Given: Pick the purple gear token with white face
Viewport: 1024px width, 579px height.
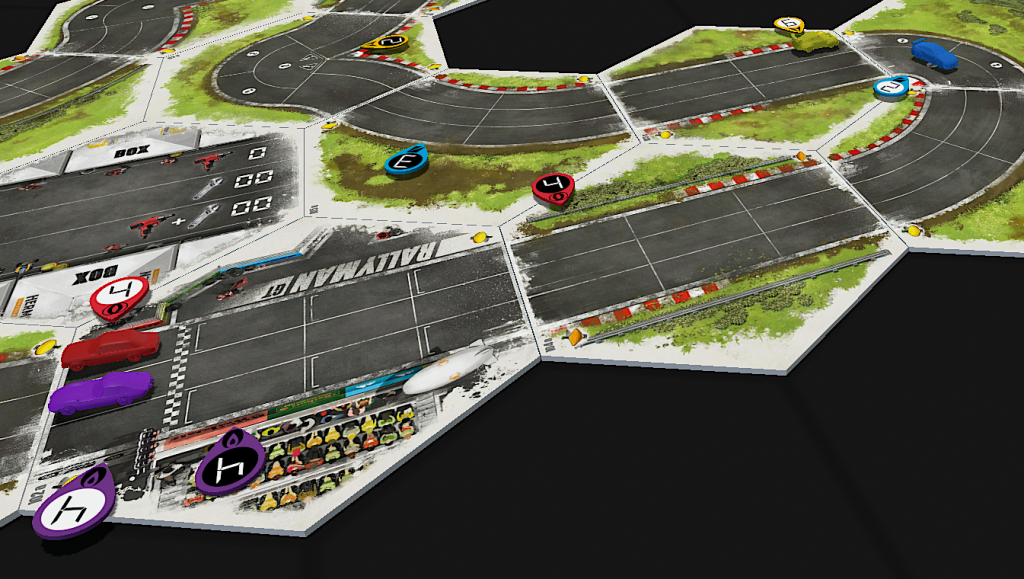Looking at the screenshot, I should [x=71, y=502].
